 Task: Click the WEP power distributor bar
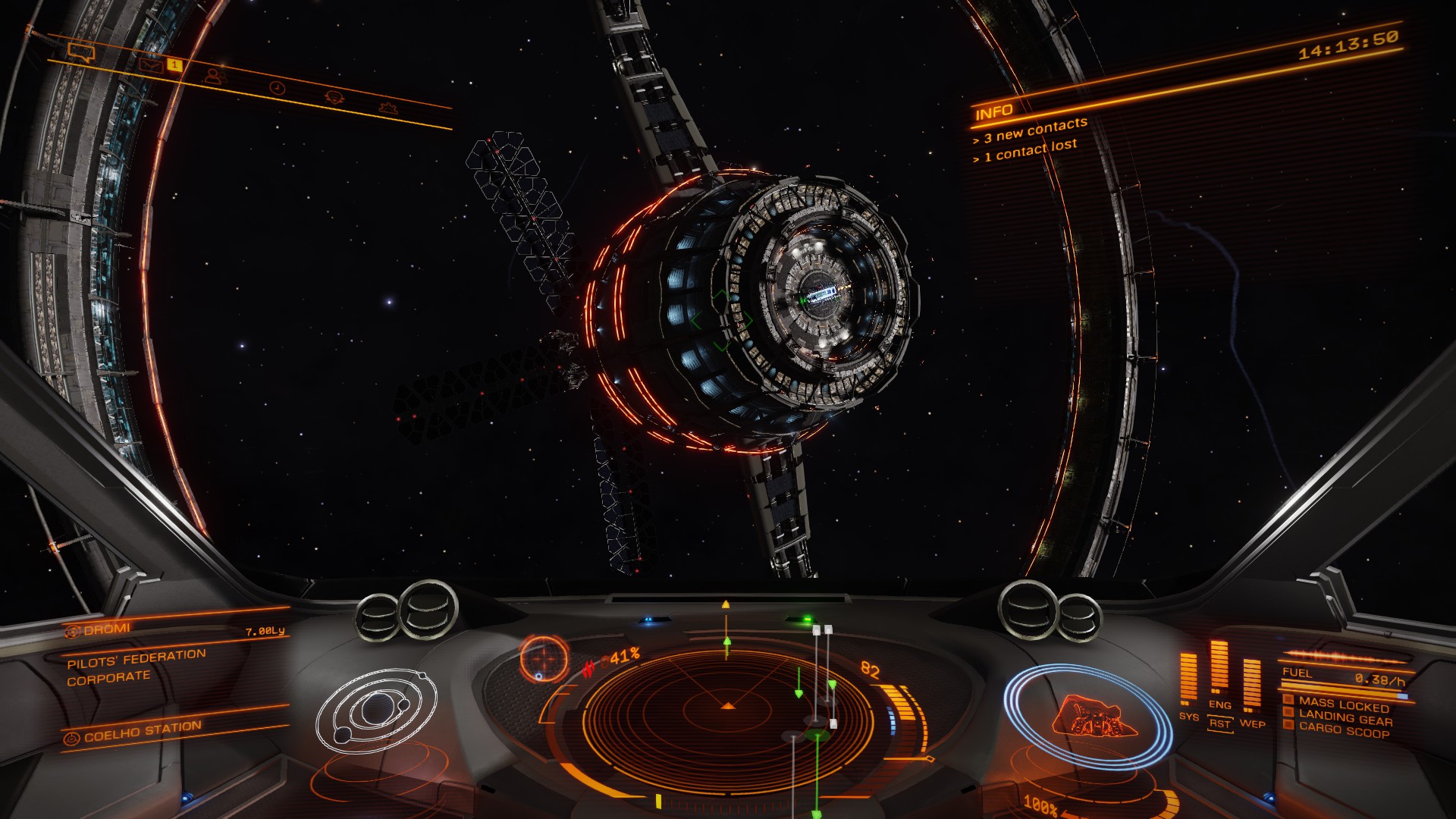pos(1251,684)
